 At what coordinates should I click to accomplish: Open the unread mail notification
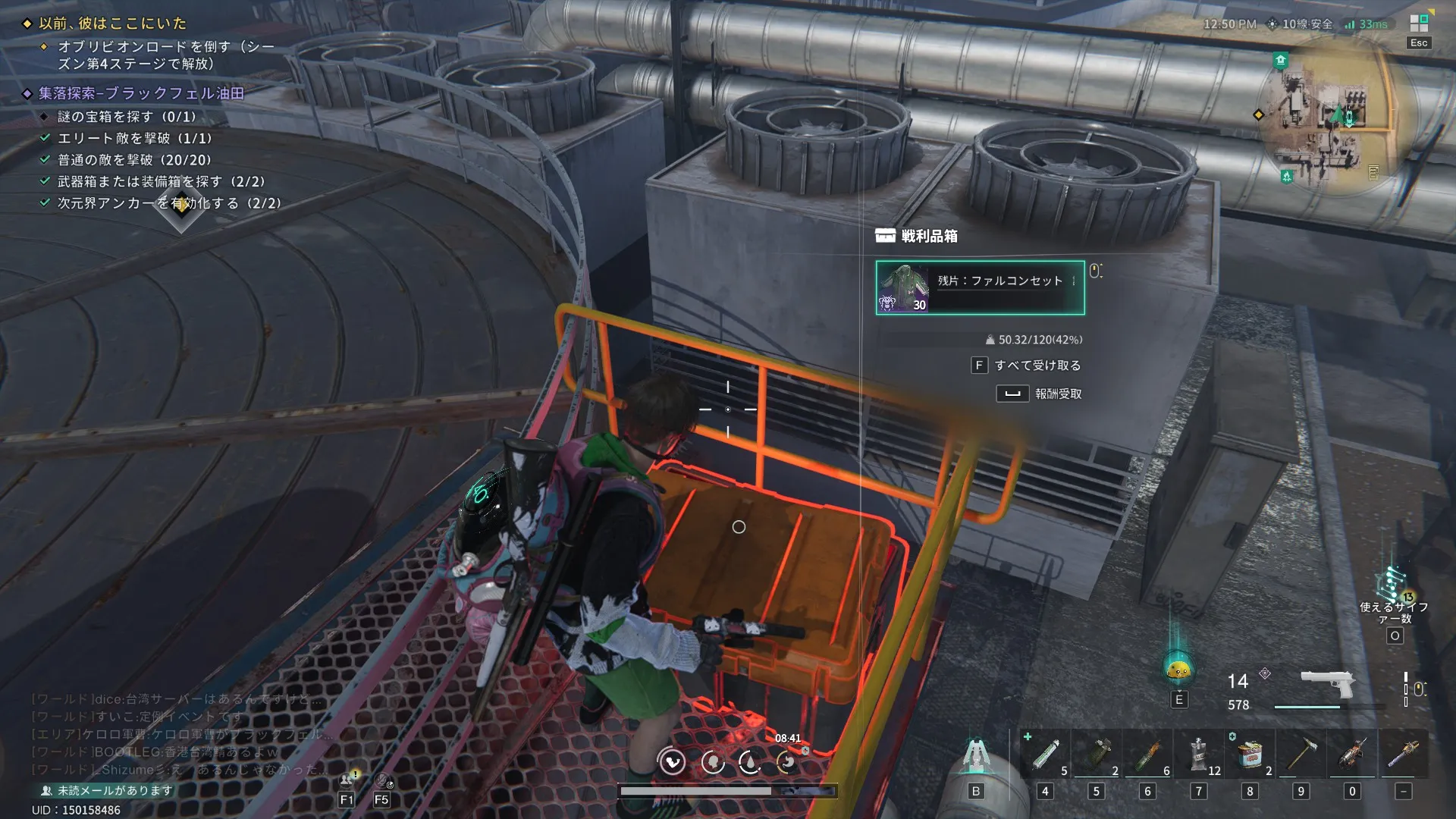click(108, 790)
